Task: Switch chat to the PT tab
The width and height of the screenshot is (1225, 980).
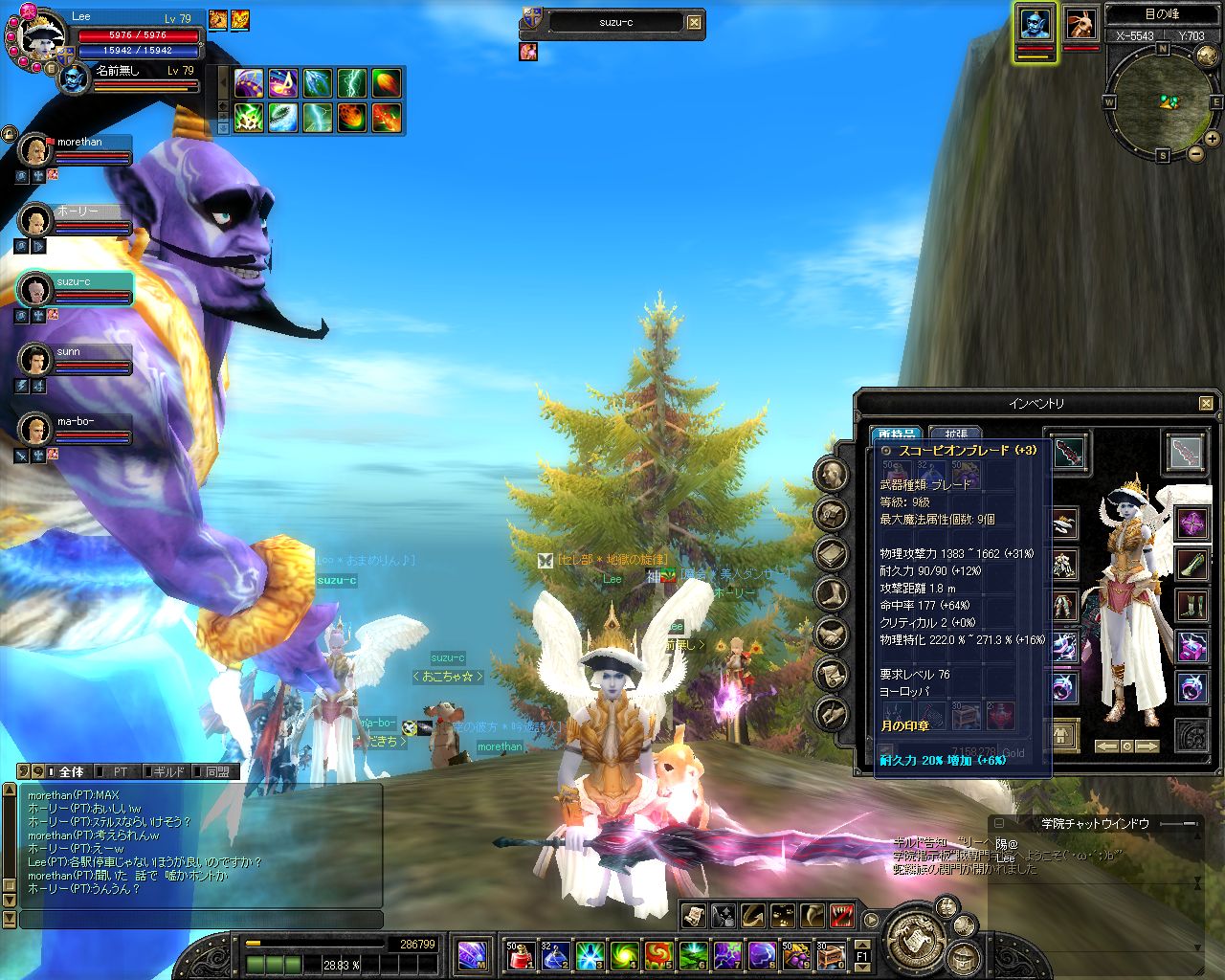Action: tap(120, 771)
